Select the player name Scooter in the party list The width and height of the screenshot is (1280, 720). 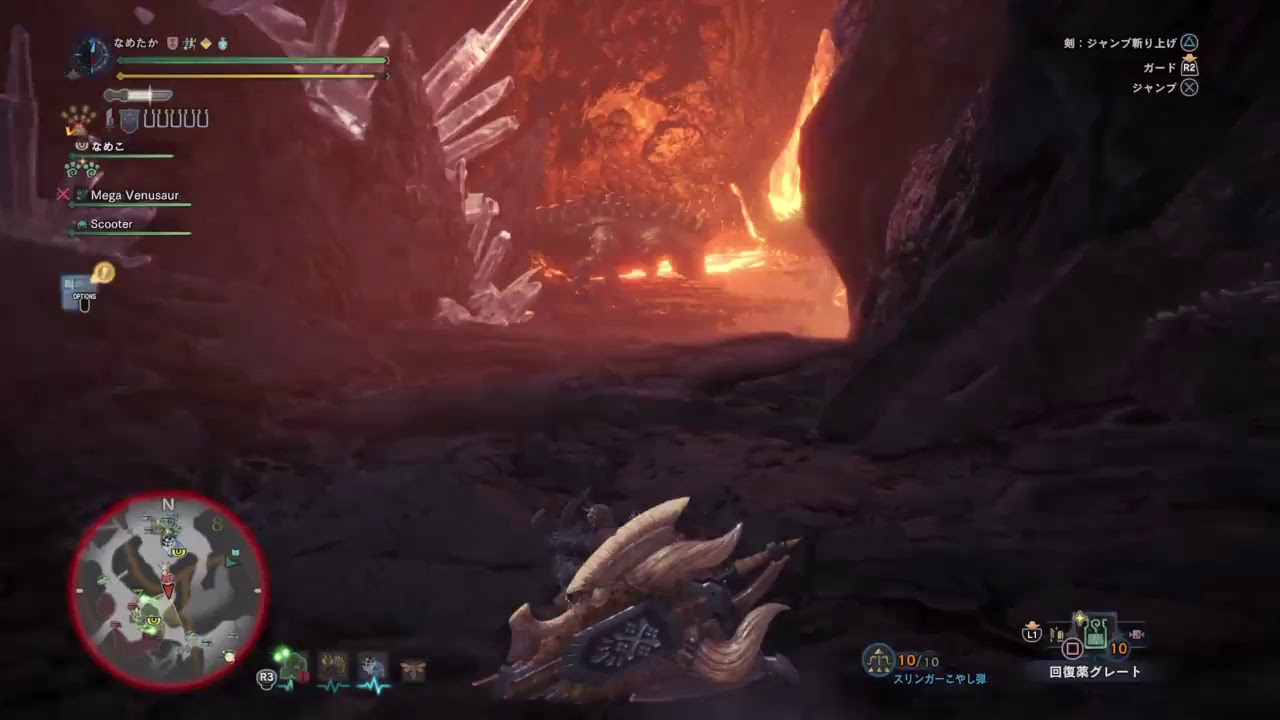111,224
